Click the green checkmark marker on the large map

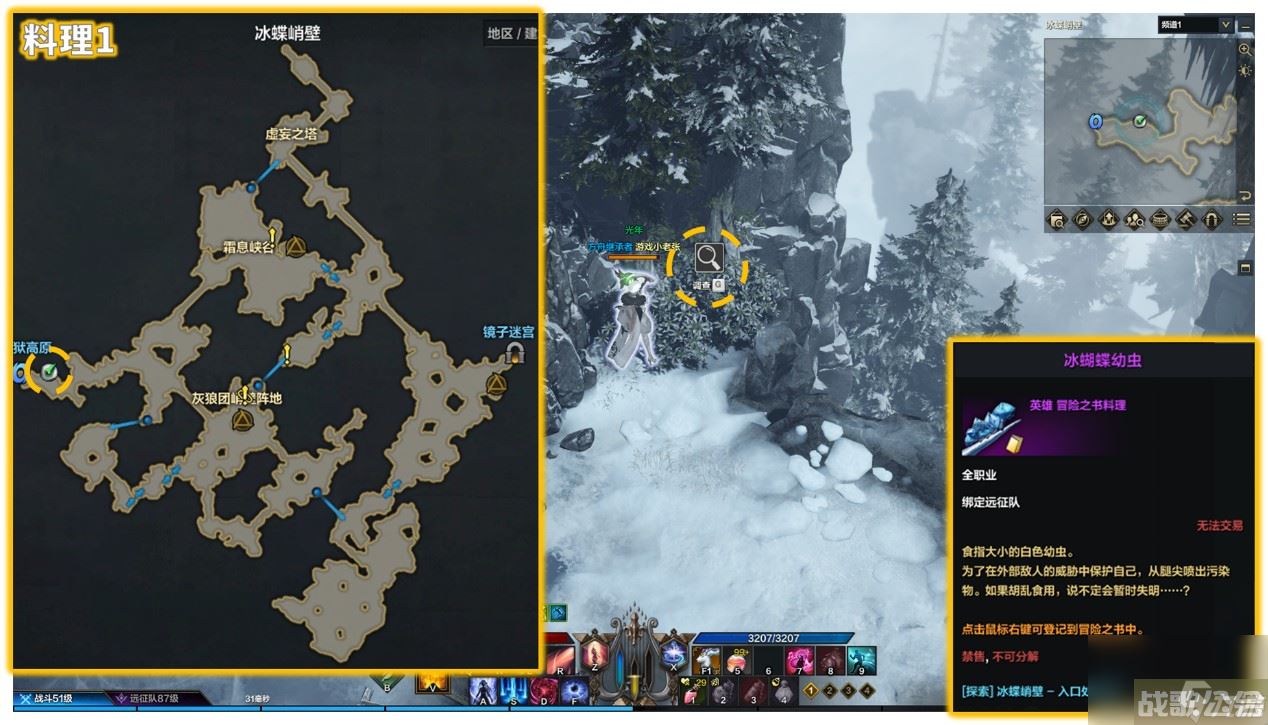[x=49, y=372]
